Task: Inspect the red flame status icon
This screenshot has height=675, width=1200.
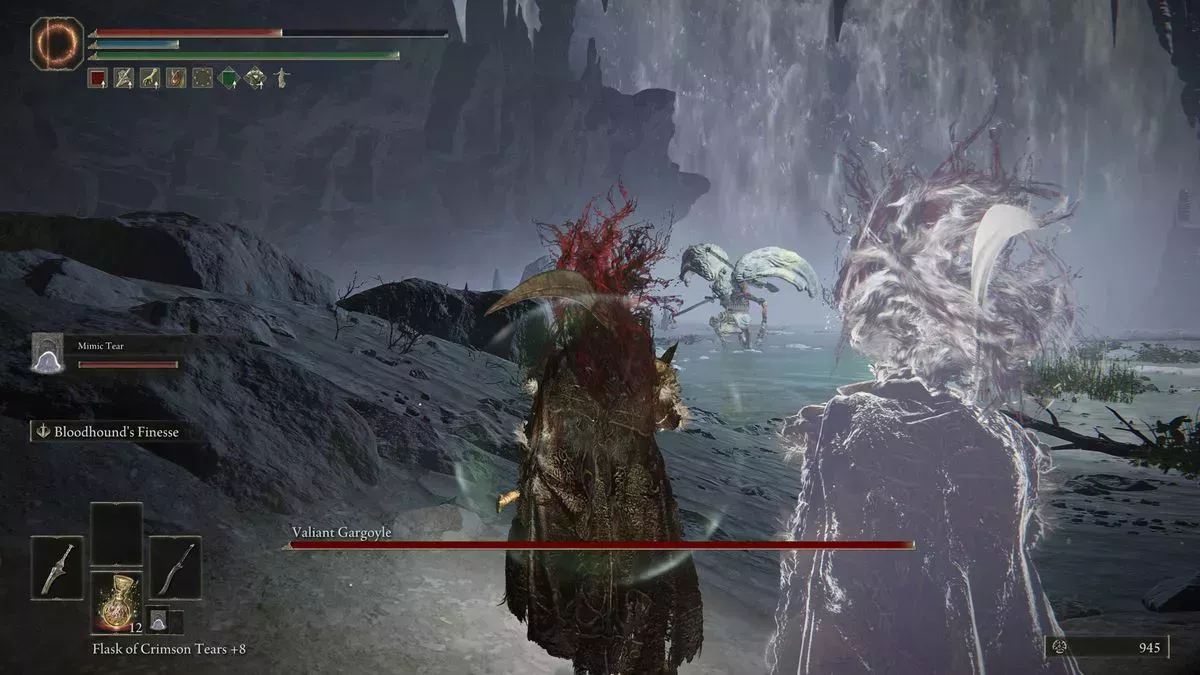Action: (x=176, y=78)
